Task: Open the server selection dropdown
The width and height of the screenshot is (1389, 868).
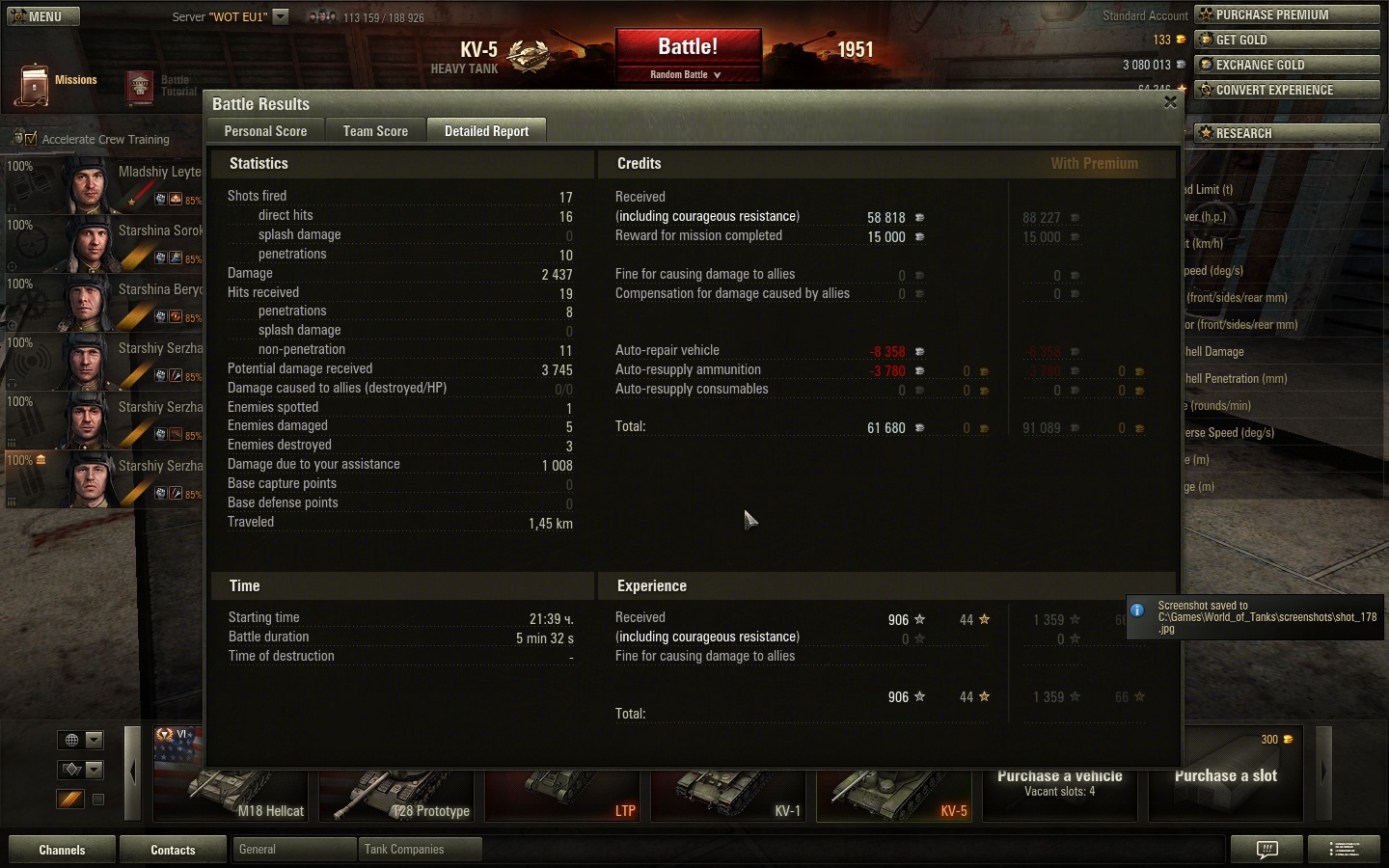Action: click(x=281, y=16)
